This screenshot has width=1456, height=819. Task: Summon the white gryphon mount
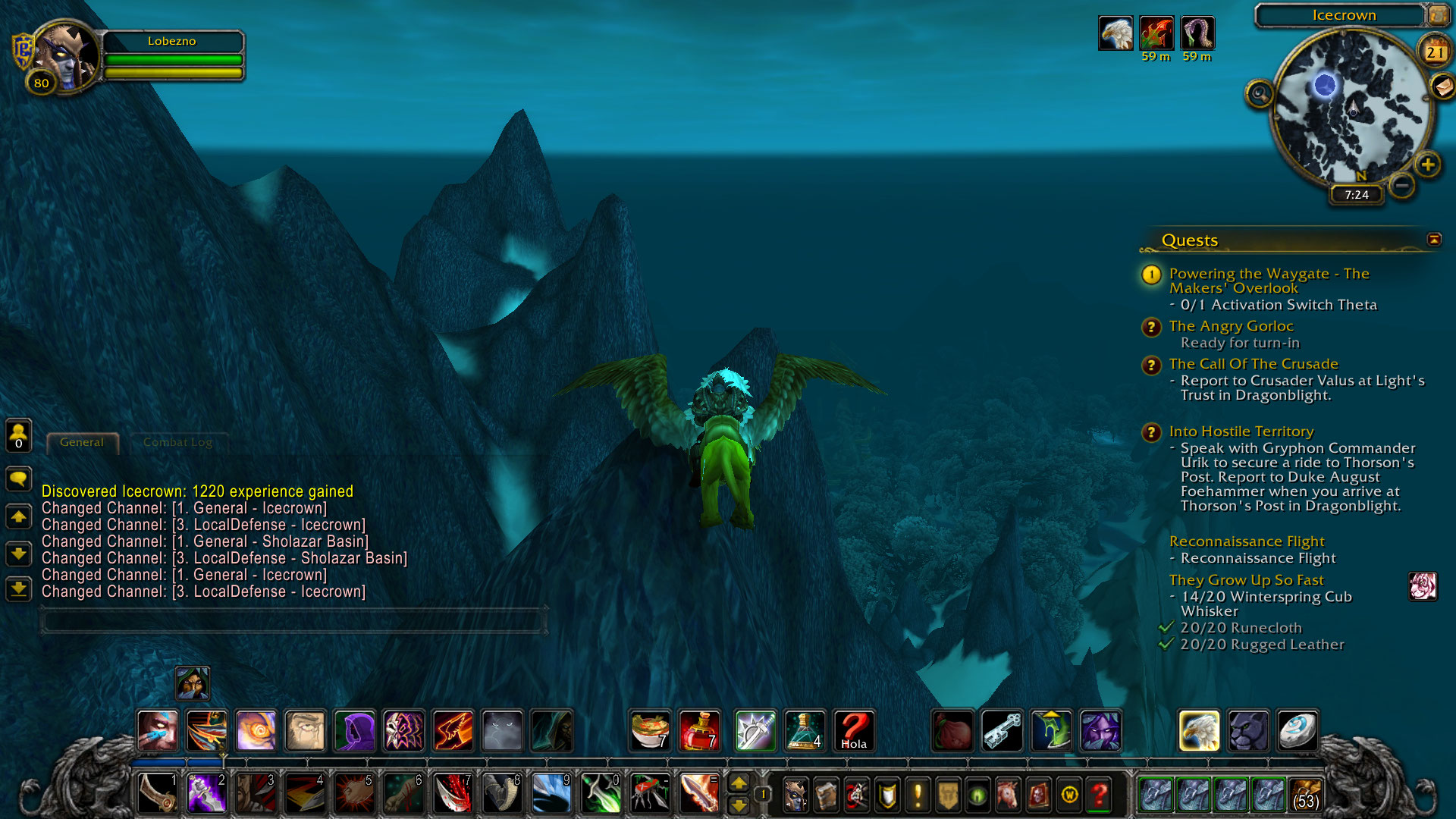point(1199,731)
